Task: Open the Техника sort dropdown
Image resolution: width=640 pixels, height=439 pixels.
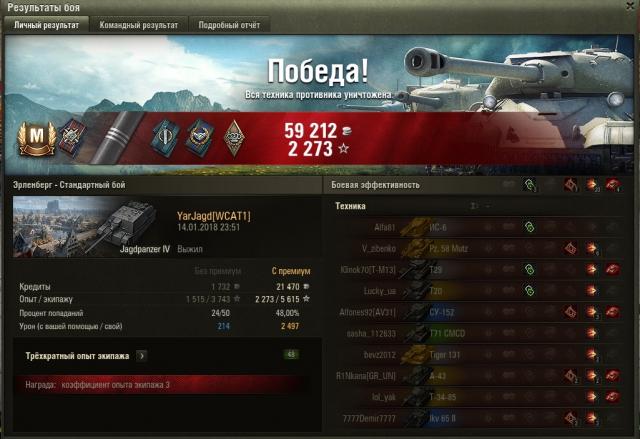Action: pos(476,206)
